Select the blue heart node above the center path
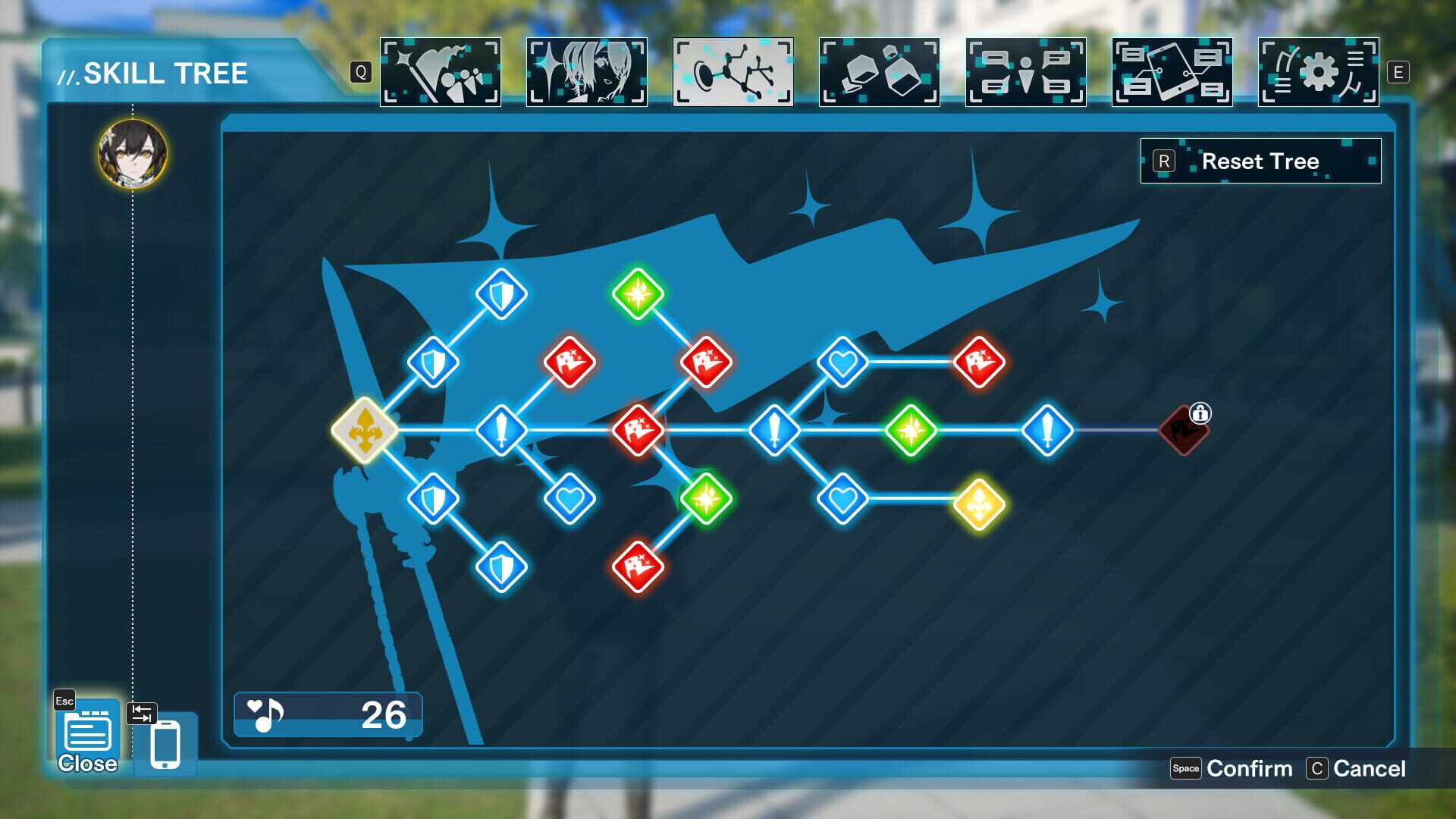This screenshot has height=819, width=1456. tap(842, 362)
